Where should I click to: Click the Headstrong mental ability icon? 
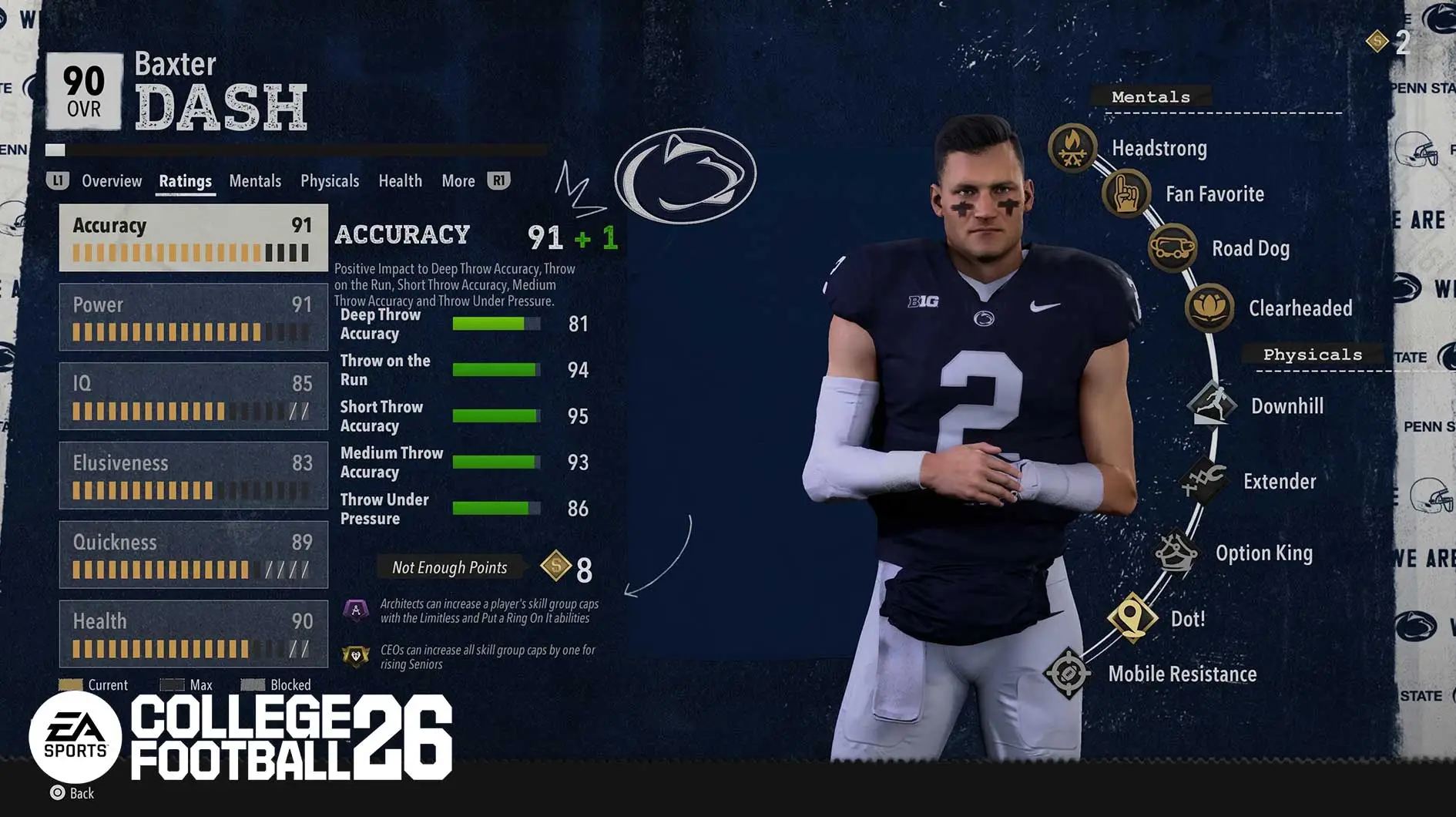(x=1072, y=146)
